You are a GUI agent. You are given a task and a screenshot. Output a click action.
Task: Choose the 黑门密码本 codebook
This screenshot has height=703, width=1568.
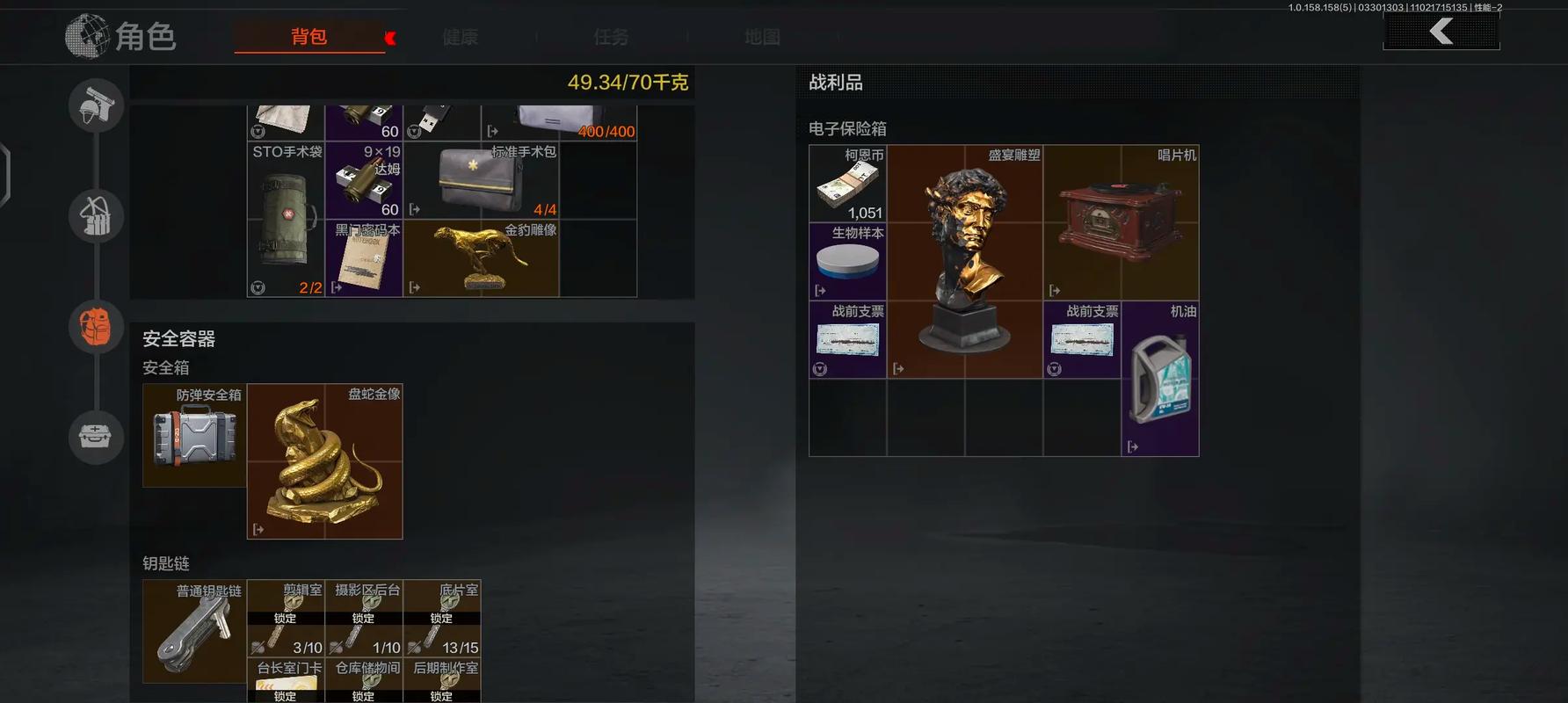click(364, 258)
